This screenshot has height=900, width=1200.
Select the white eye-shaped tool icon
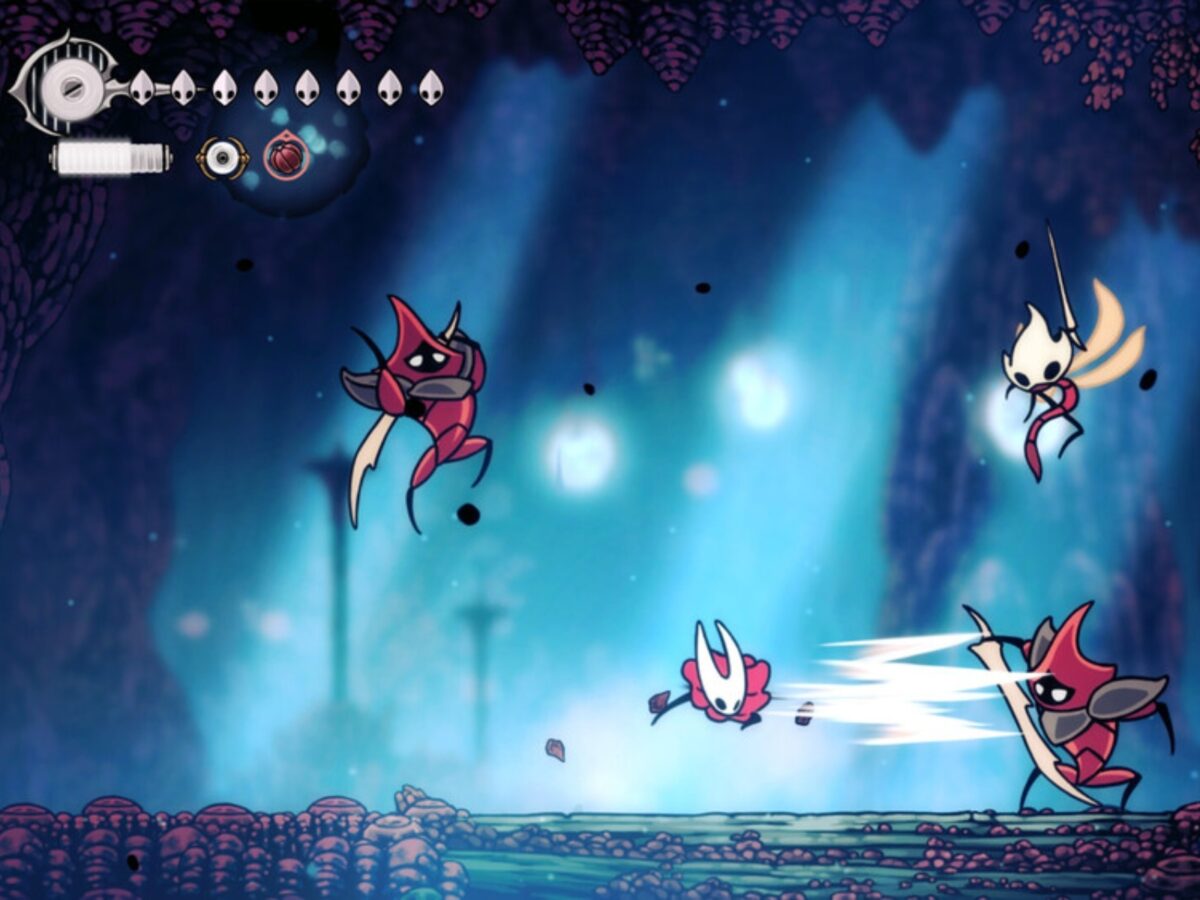pos(222,158)
